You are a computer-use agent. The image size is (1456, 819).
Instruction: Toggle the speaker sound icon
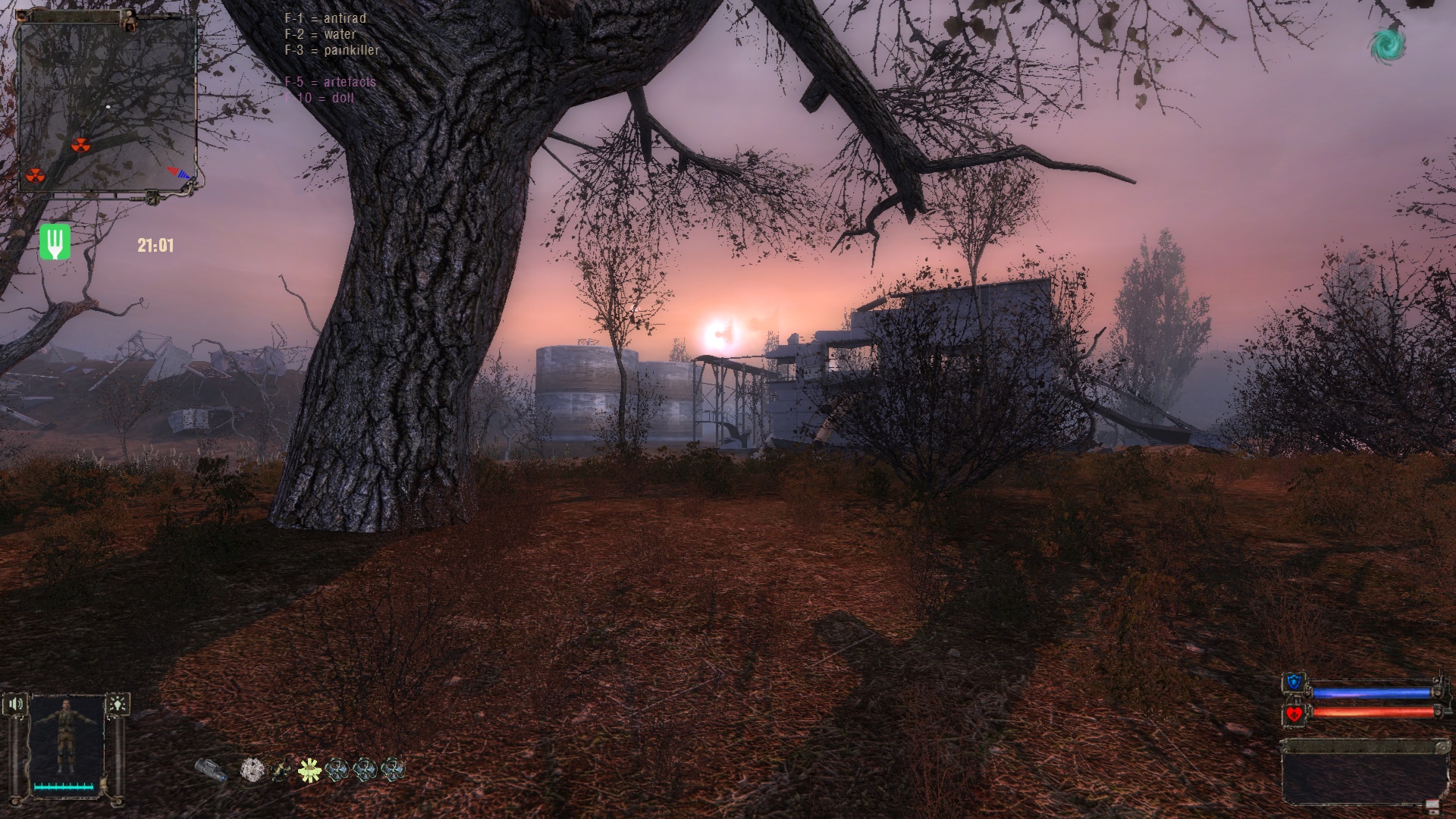pos(16,704)
